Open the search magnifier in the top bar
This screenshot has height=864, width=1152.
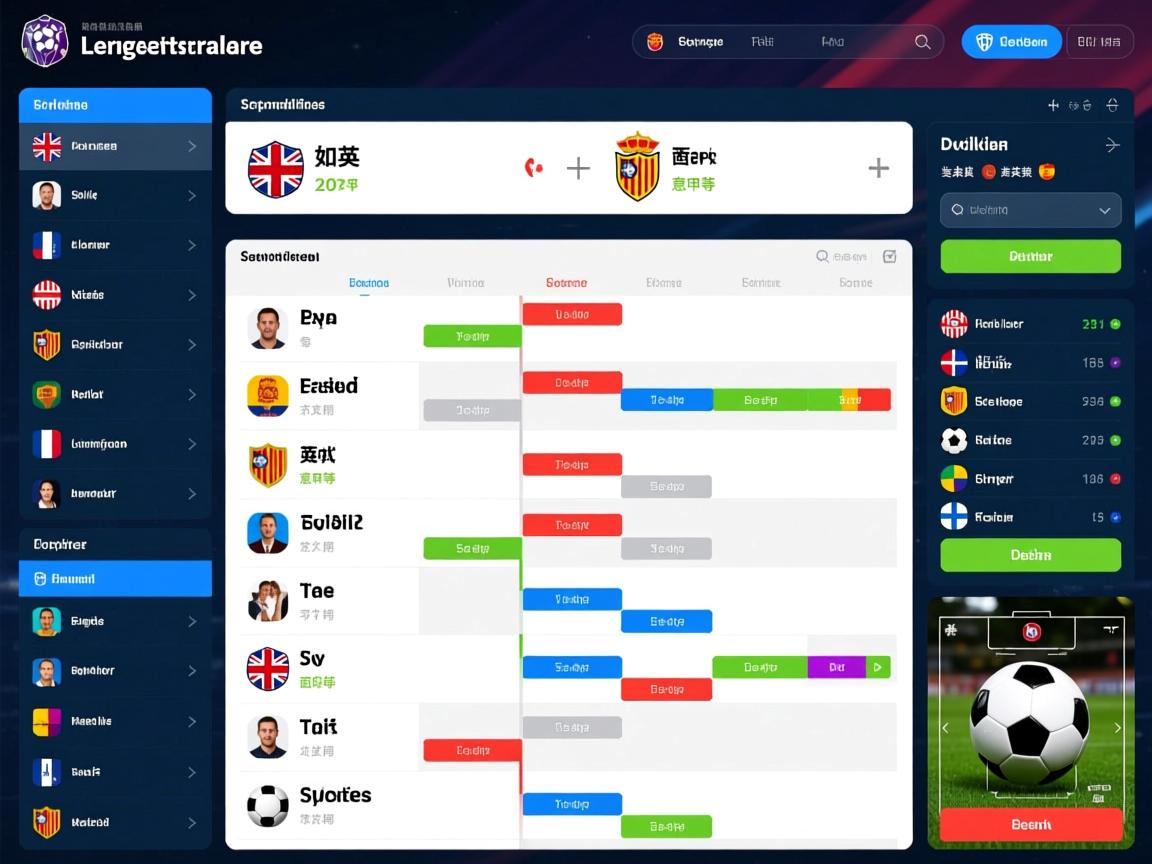(x=923, y=42)
